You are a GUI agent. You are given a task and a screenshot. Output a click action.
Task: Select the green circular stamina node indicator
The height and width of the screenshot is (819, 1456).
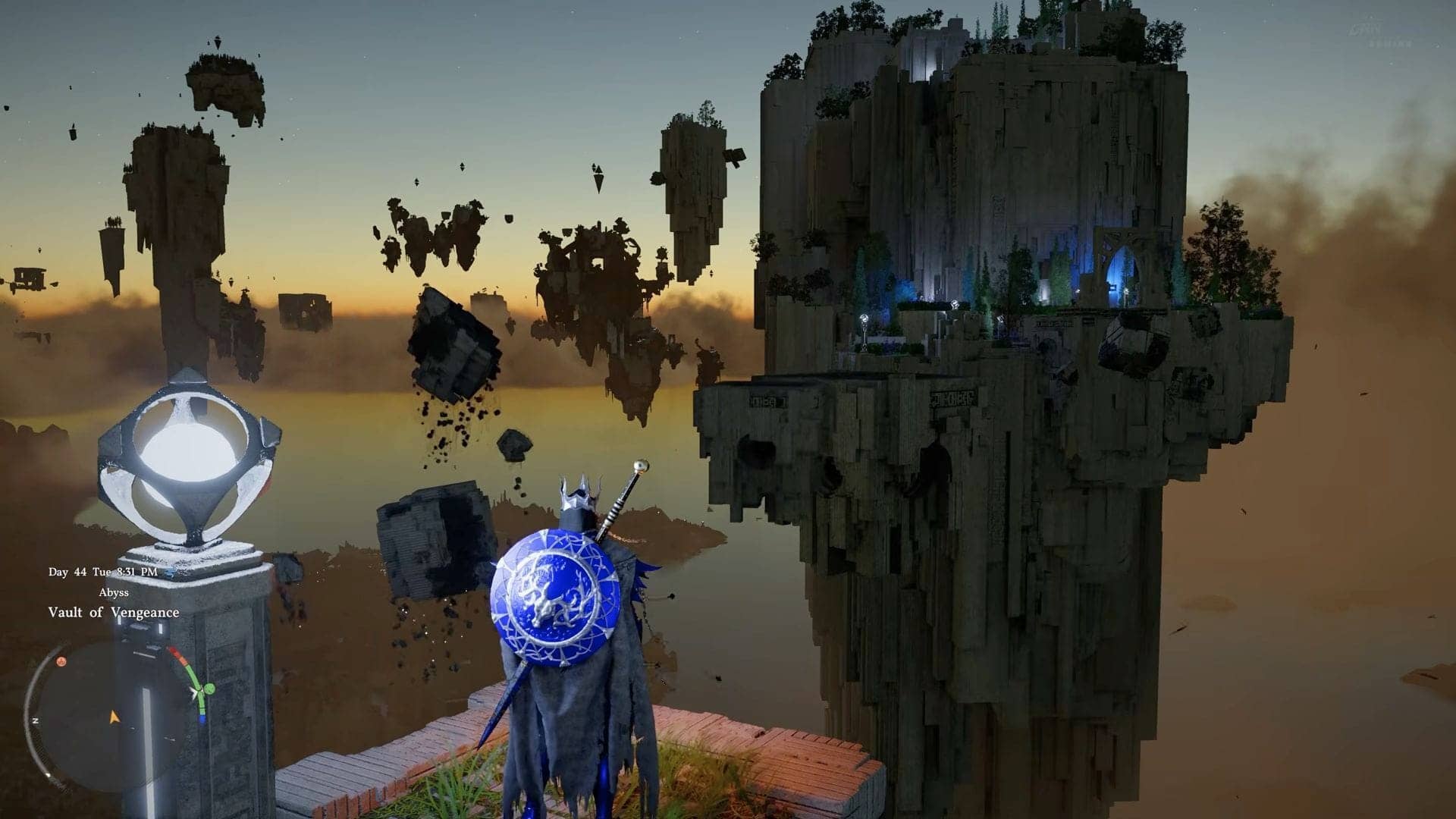coord(209,689)
